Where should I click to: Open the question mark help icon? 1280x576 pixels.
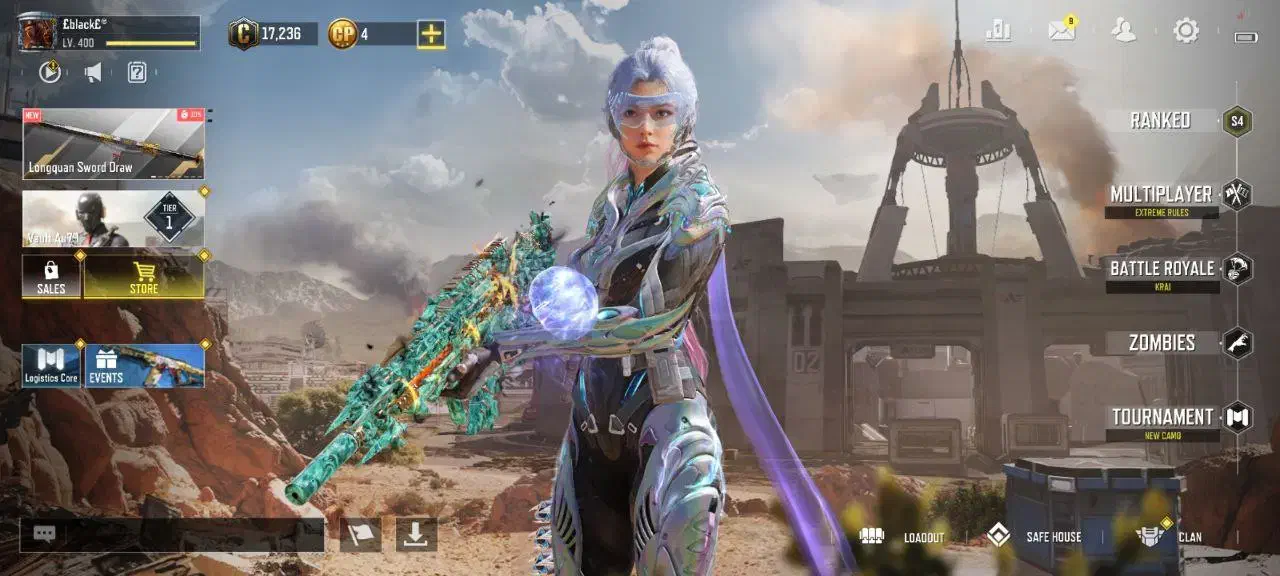[137, 72]
